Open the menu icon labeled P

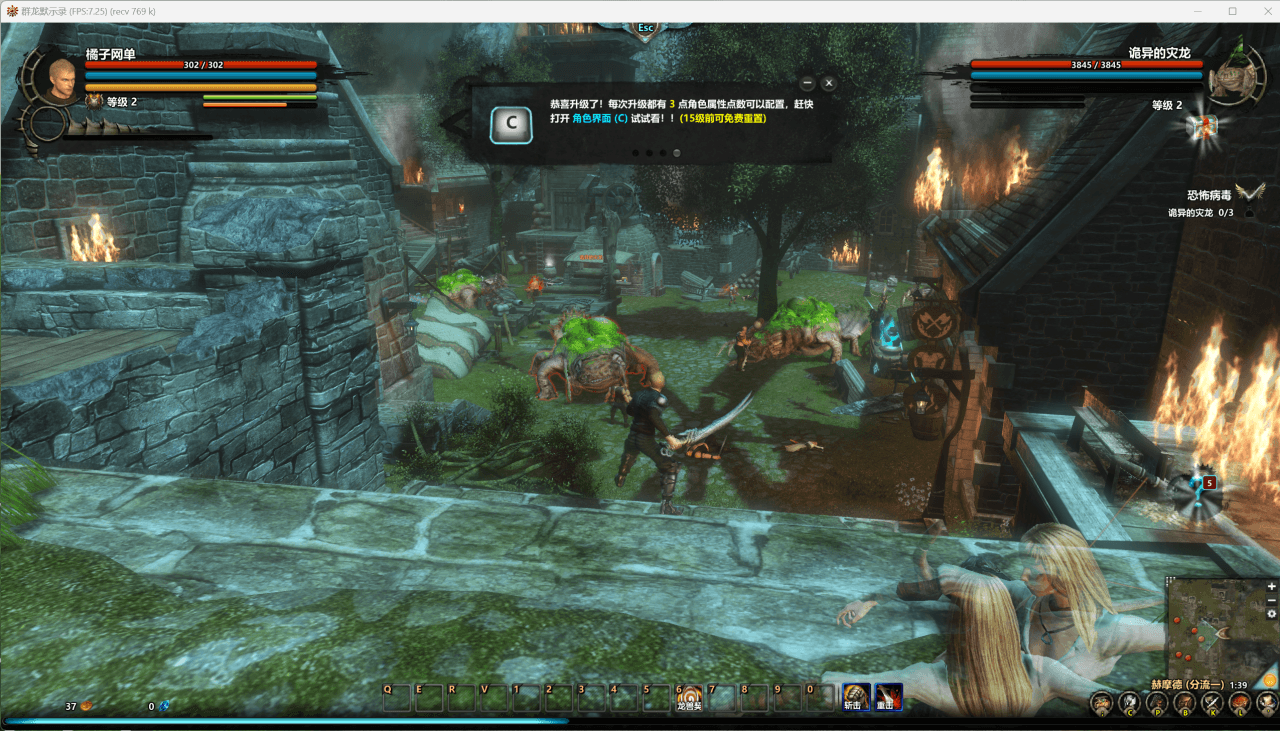[1157, 704]
